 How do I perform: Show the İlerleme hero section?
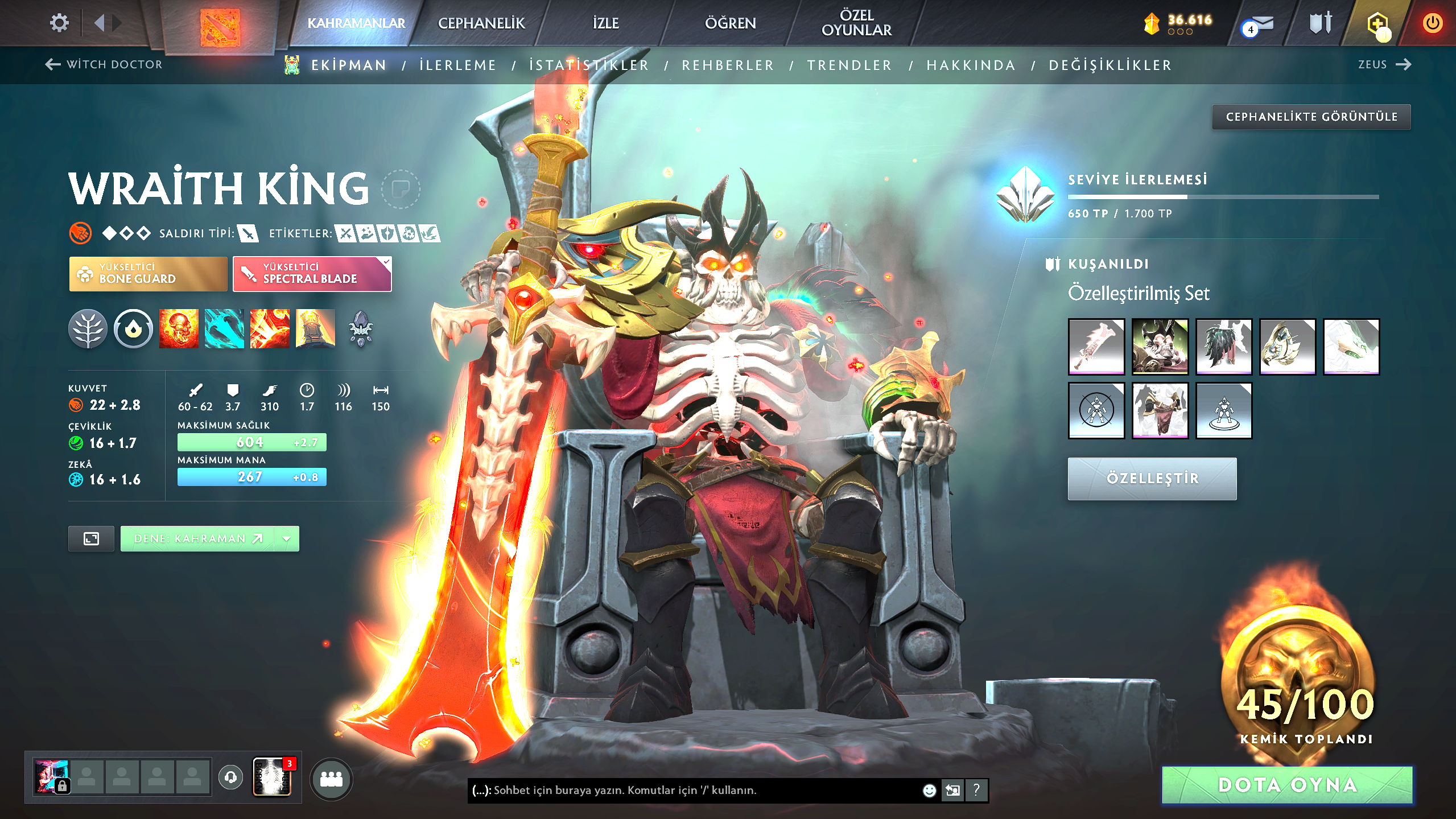click(x=458, y=65)
